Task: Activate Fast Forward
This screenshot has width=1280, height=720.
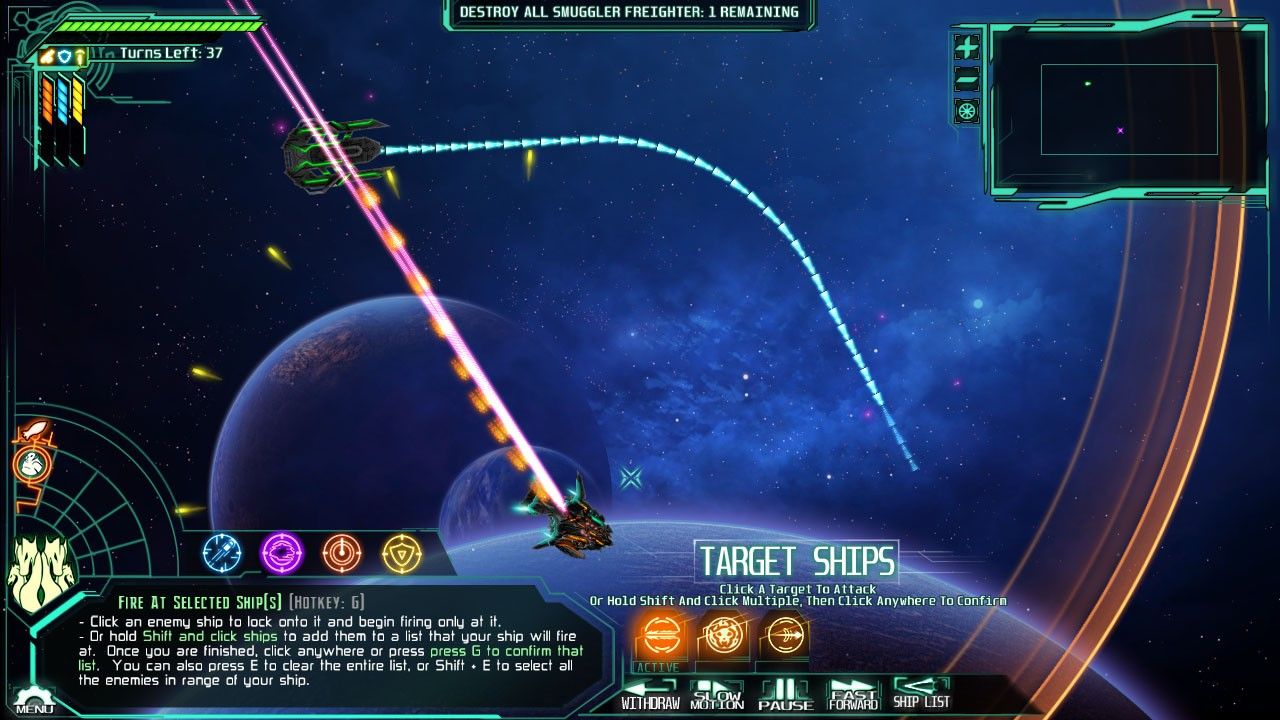Action: (852, 694)
